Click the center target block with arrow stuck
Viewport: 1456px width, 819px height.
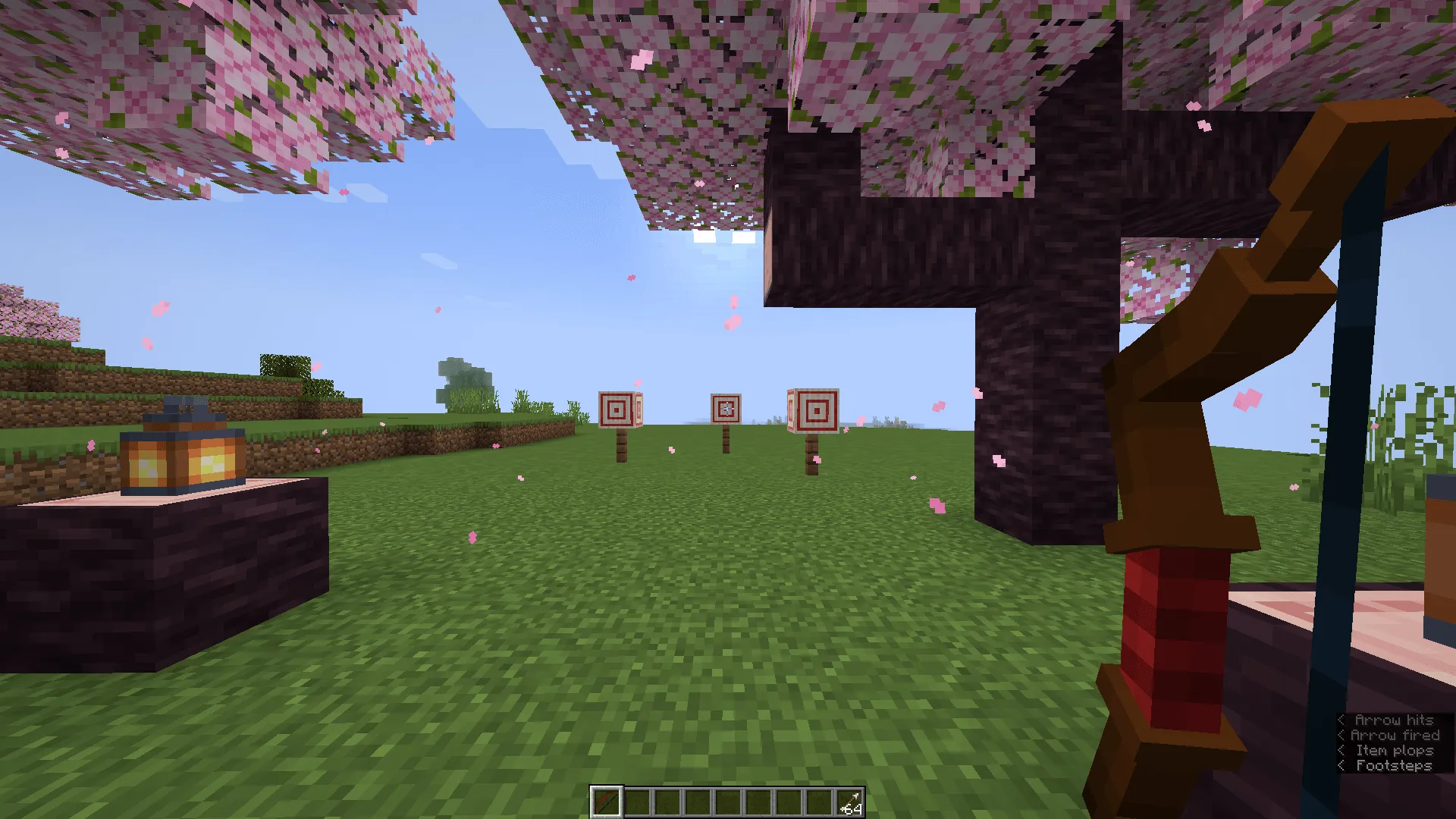(726, 408)
